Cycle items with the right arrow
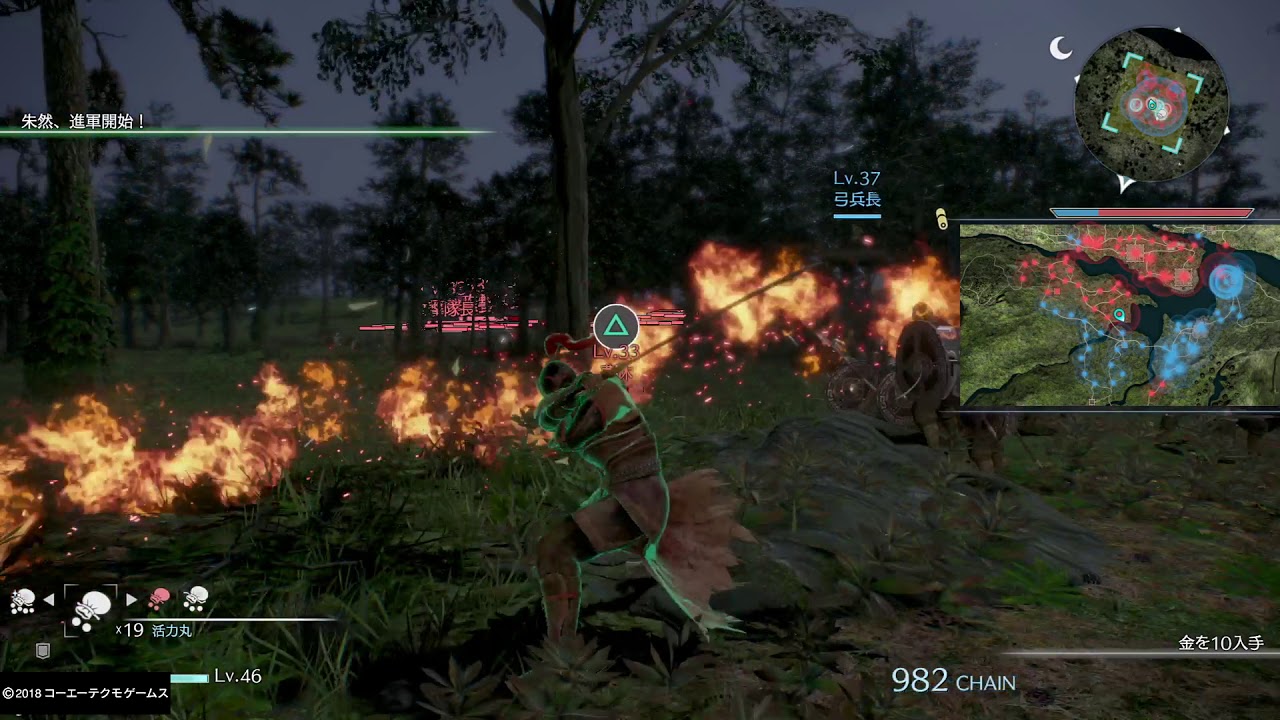 (x=132, y=600)
